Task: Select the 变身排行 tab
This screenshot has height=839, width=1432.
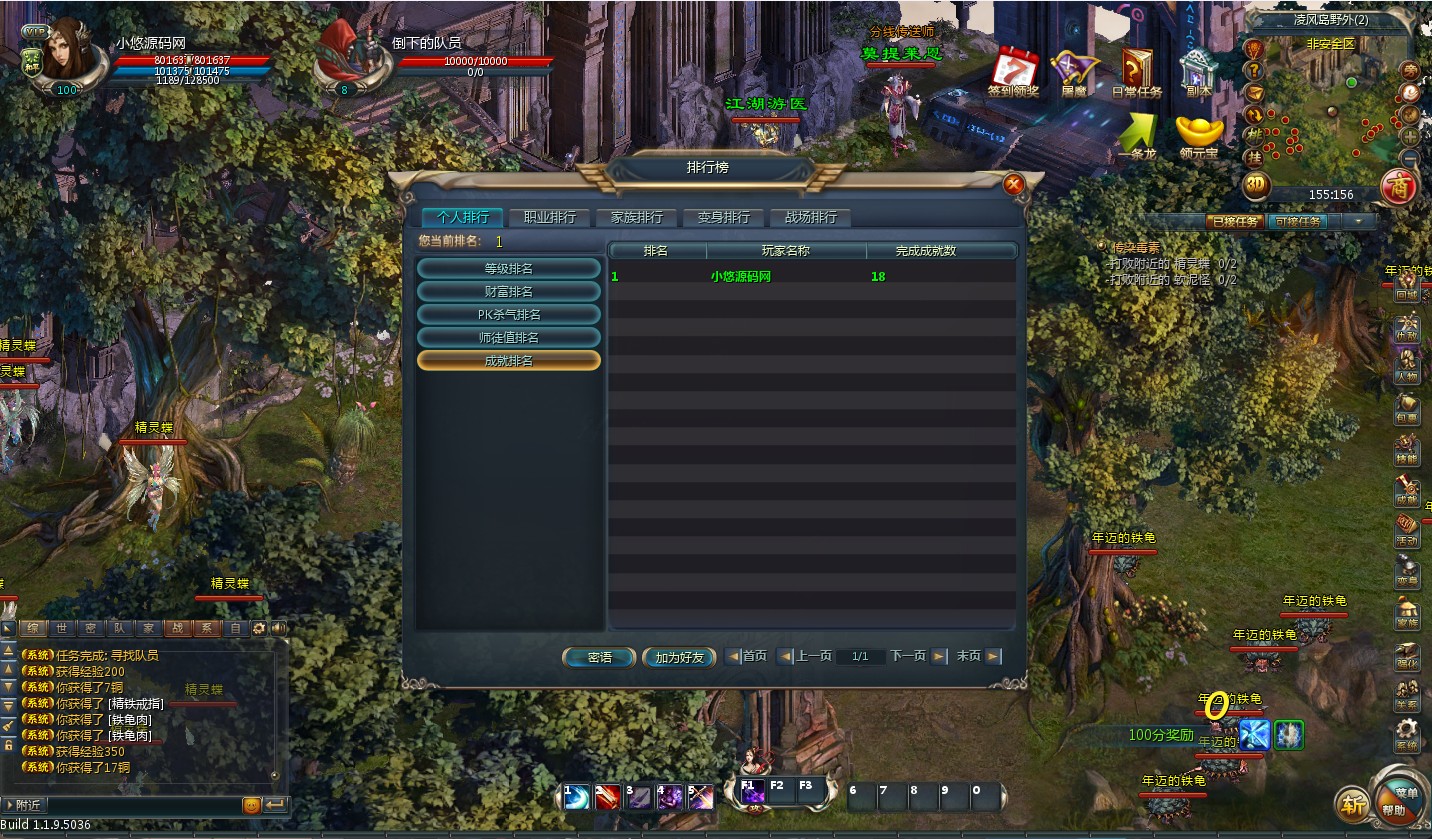Action: tap(723, 217)
